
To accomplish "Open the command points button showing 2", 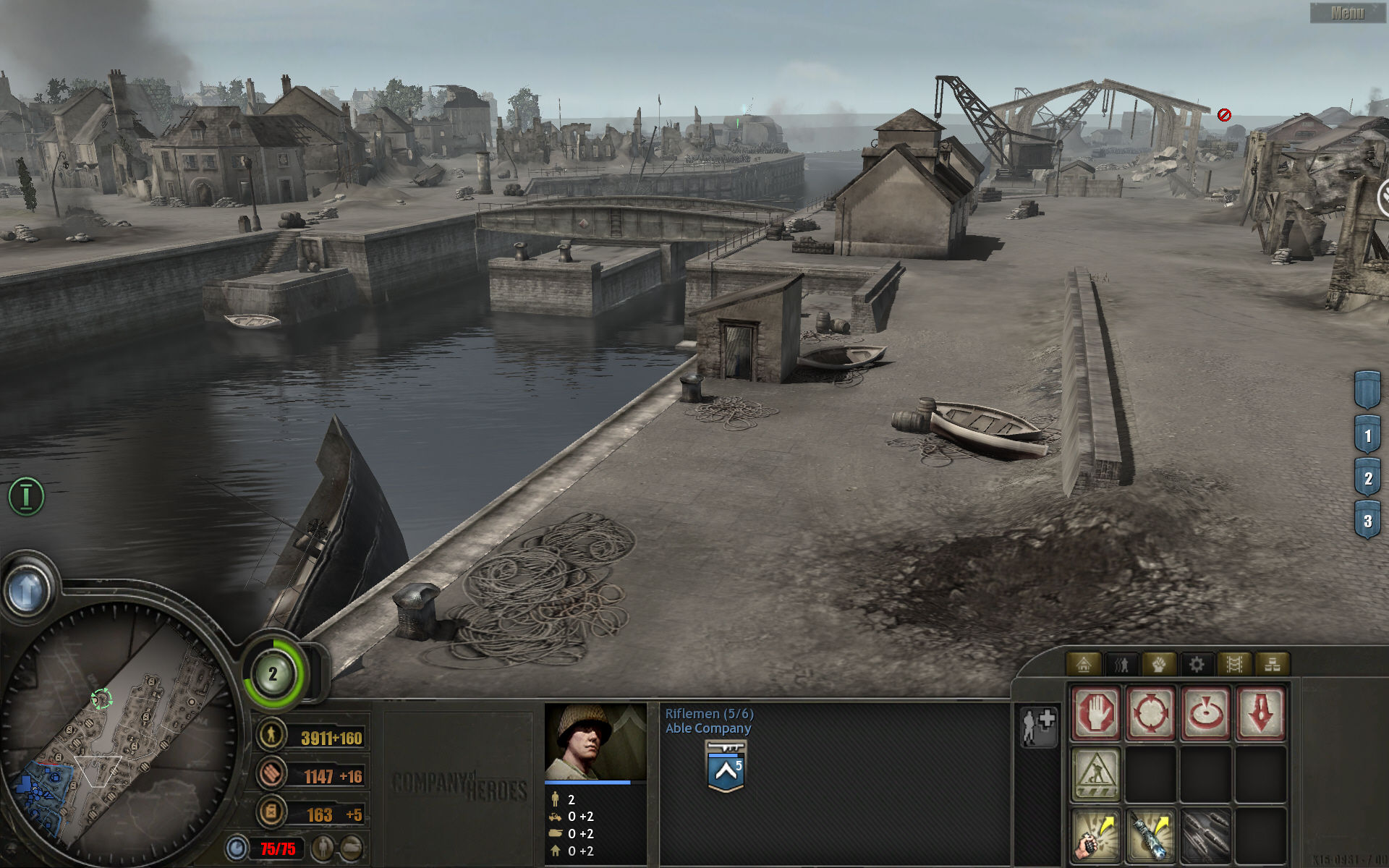I will 273,675.
